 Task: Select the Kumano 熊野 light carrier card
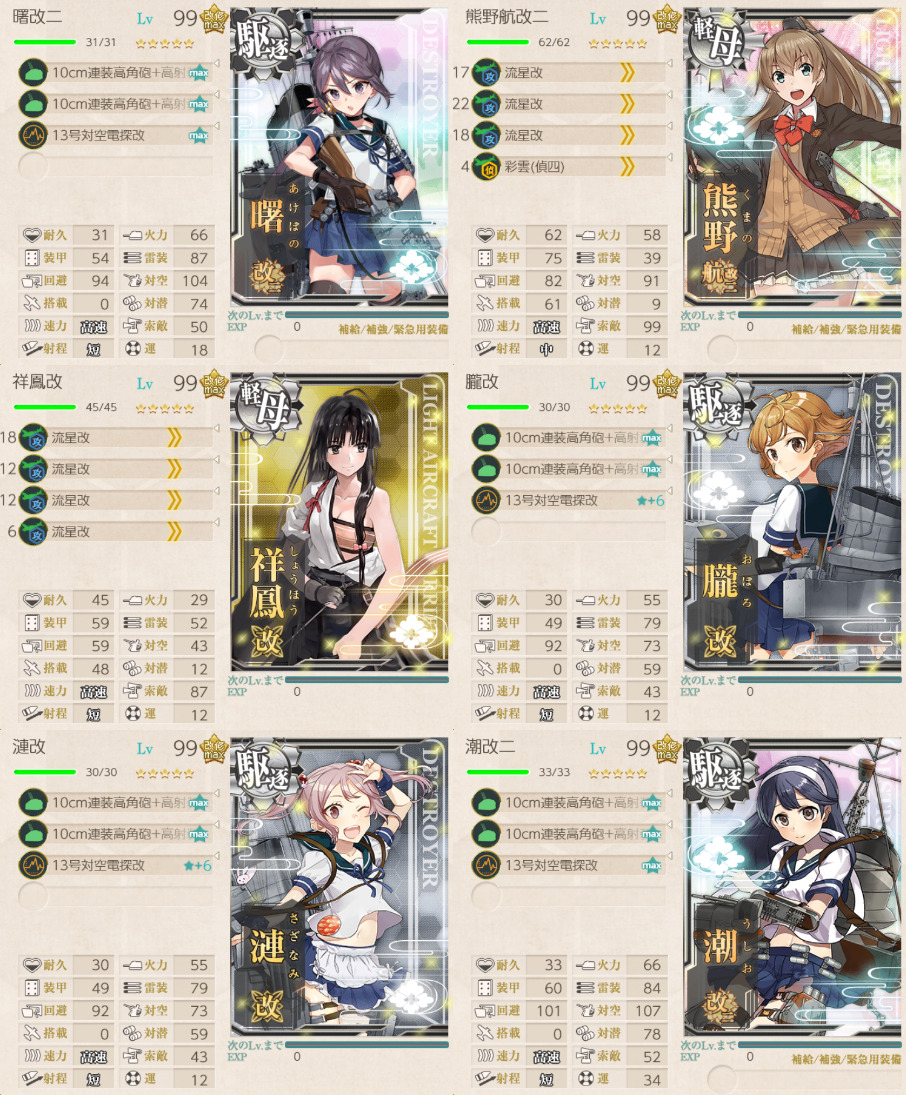coord(793,170)
